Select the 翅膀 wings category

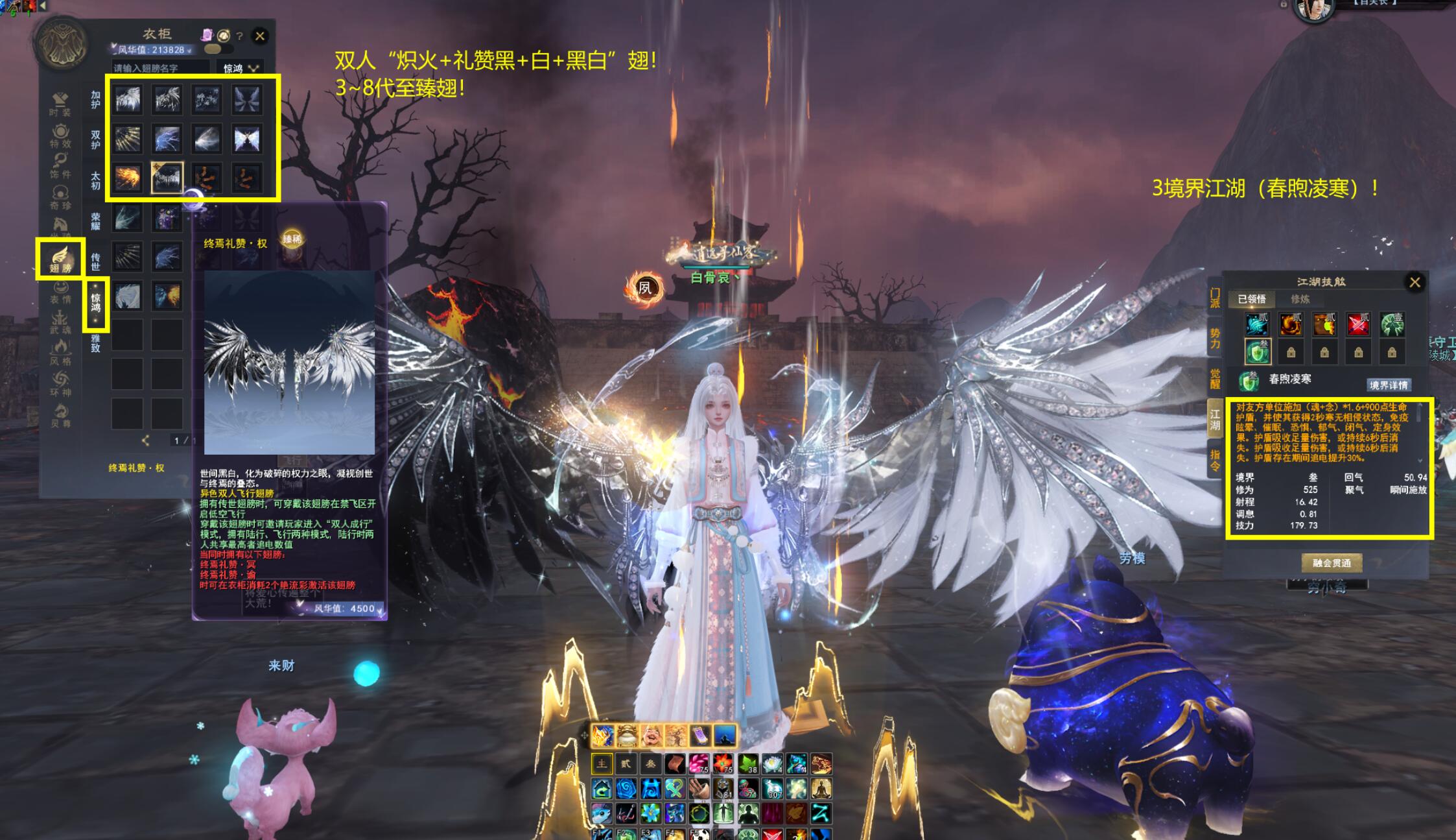pyautogui.click(x=60, y=259)
